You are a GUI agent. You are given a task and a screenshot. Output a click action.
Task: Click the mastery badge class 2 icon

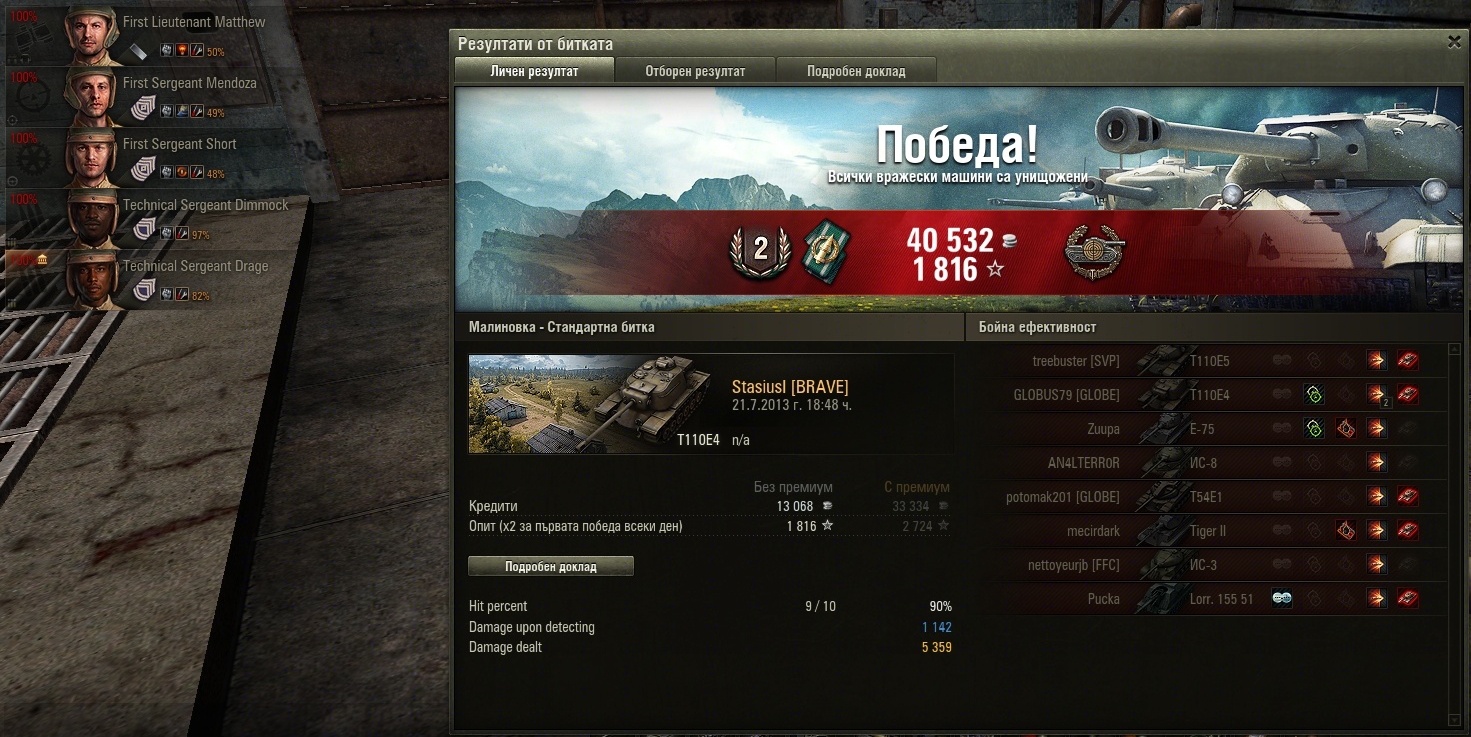point(760,250)
